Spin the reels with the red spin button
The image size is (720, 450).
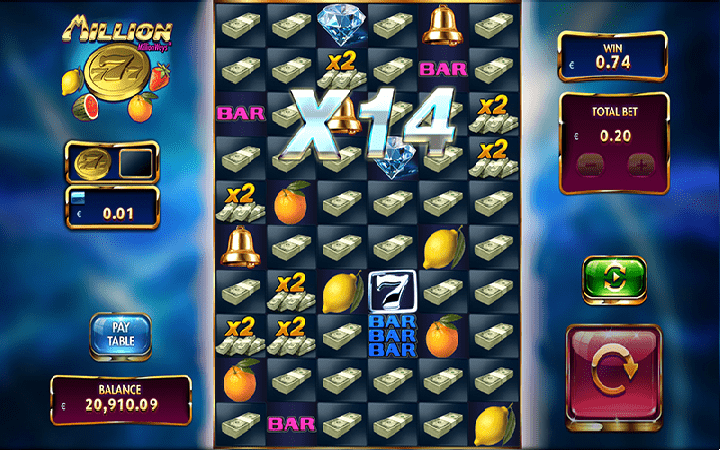point(612,370)
